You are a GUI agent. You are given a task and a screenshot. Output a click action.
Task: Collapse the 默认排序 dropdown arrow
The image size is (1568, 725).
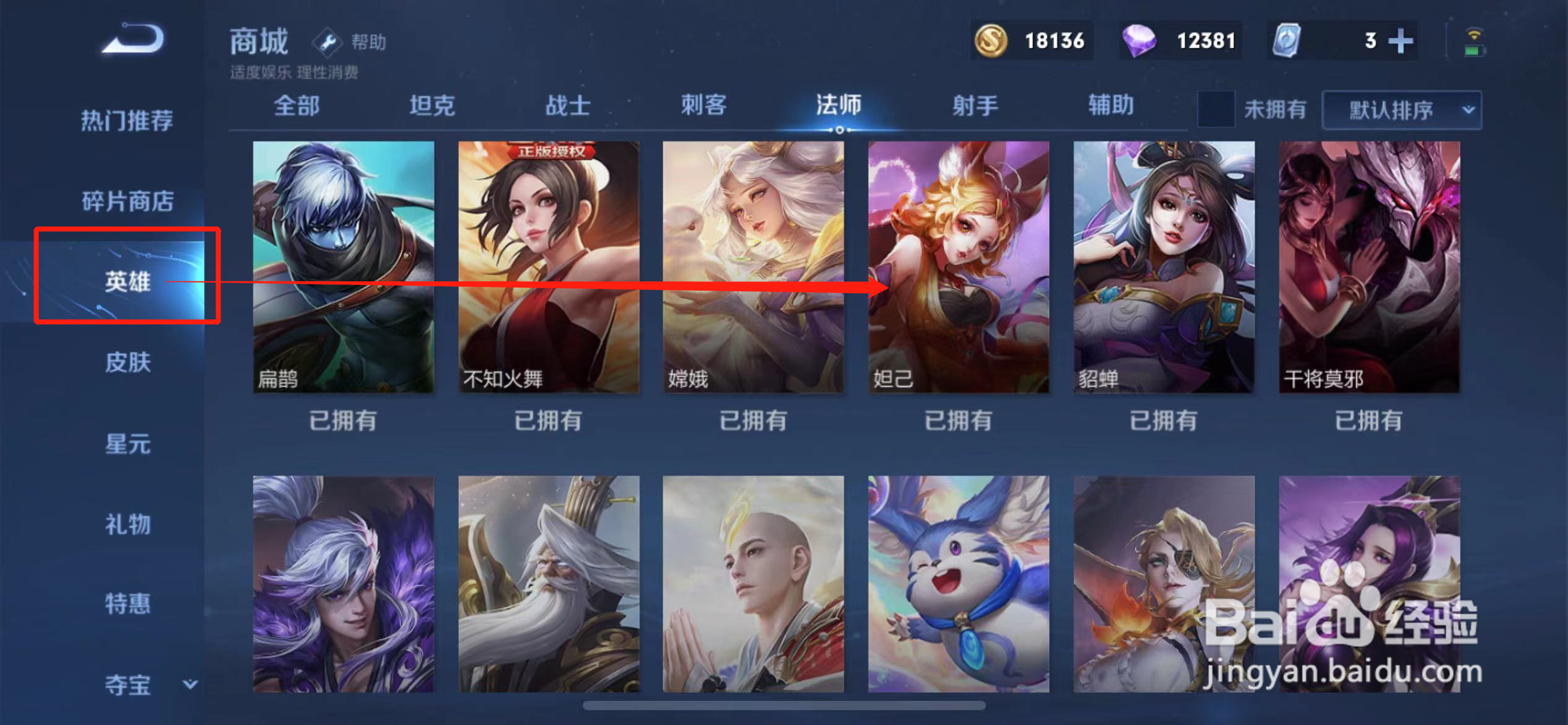pyautogui.click(x=1470, y=110)
